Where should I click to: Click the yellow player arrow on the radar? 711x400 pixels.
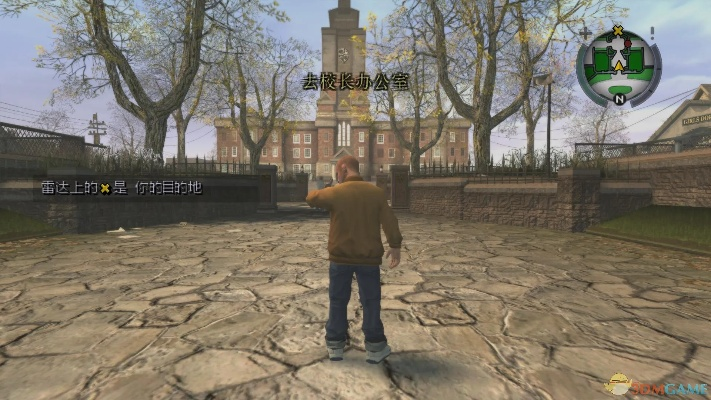coord(618,66)
